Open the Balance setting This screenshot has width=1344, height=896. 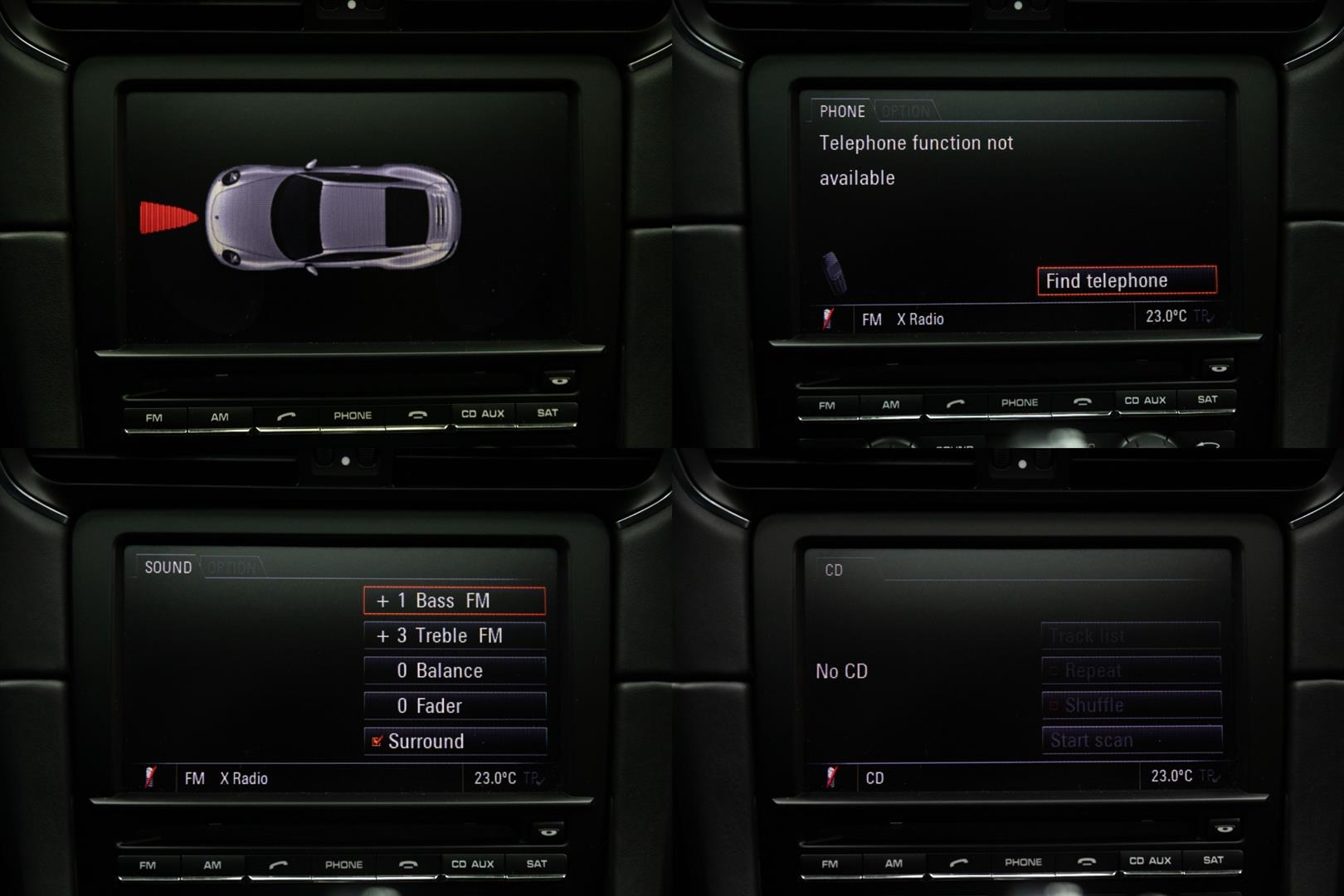(x=454, y=670)
